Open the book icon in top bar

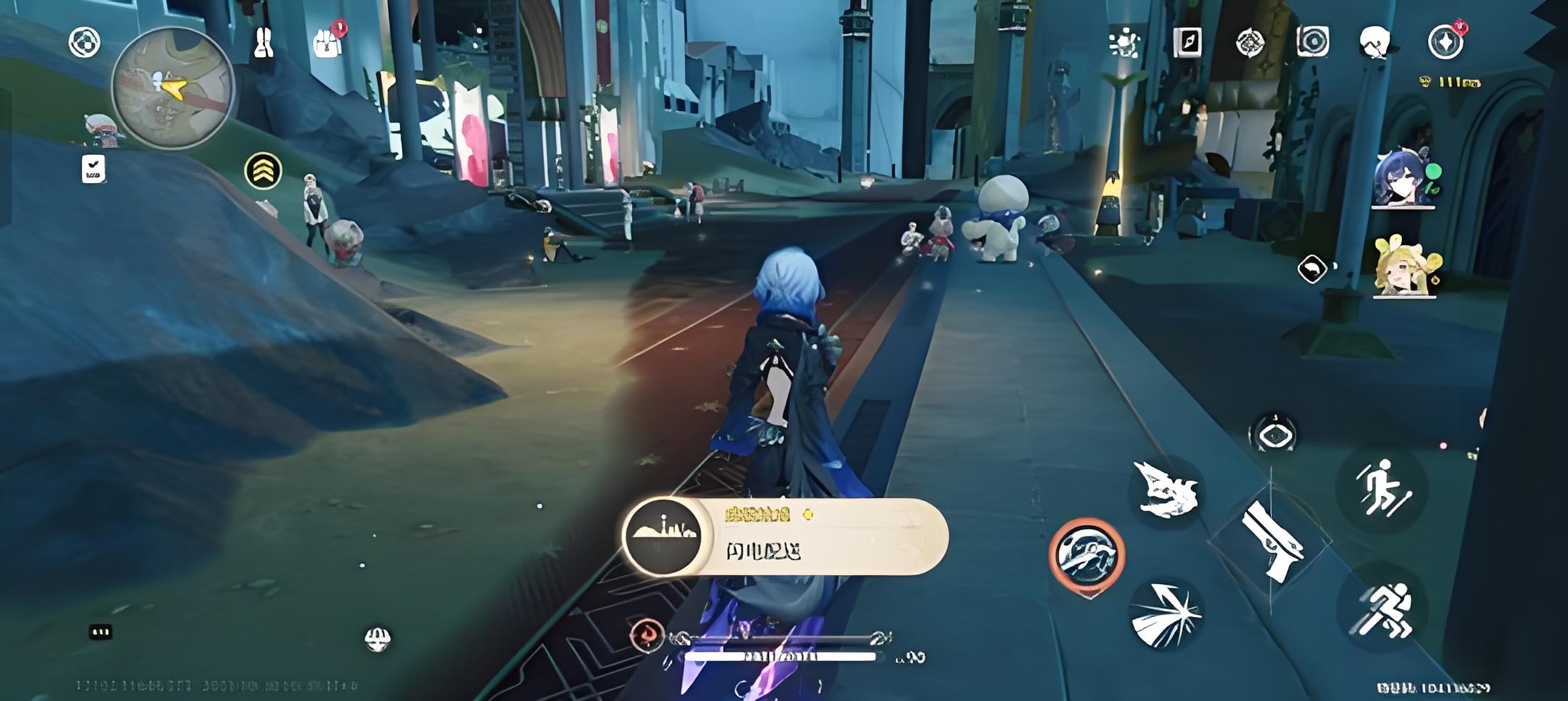(x=1187, y=42)
